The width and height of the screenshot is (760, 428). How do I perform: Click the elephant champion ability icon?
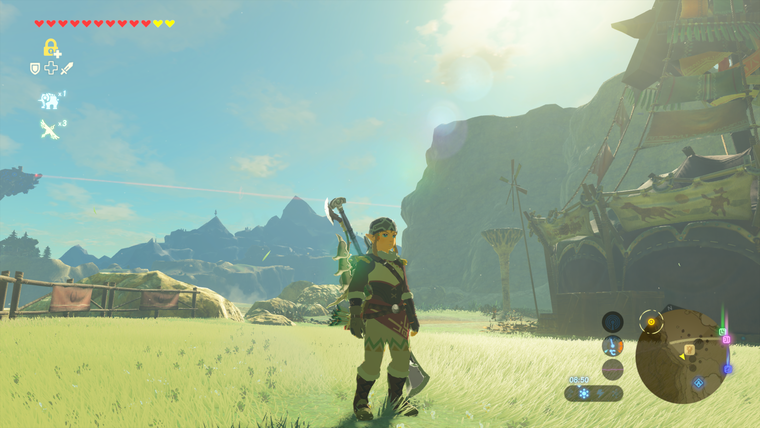coord(48,100)
